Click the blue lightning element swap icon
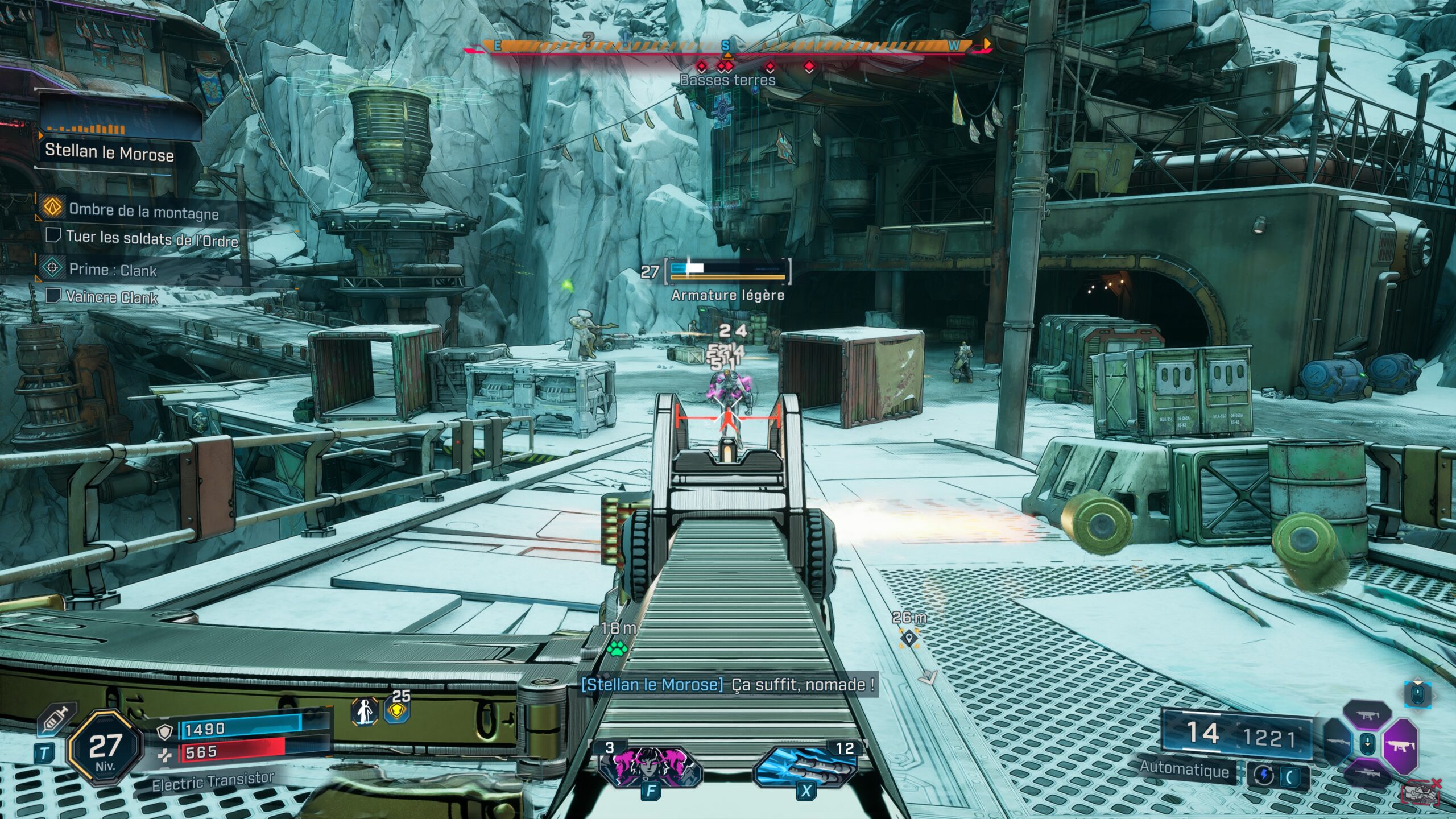 1264,776
